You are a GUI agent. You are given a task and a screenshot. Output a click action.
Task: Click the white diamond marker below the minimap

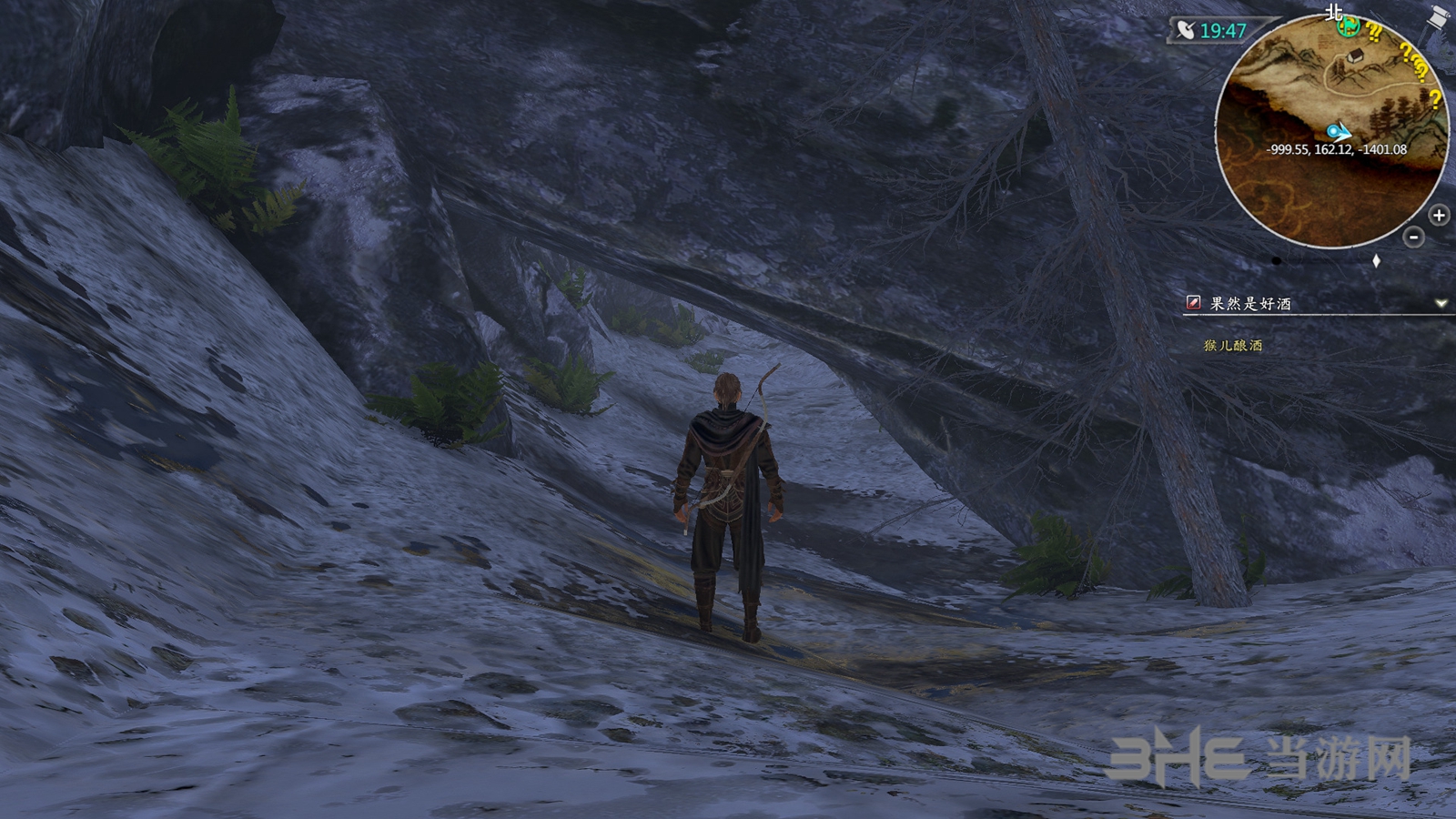[1376, 261]
